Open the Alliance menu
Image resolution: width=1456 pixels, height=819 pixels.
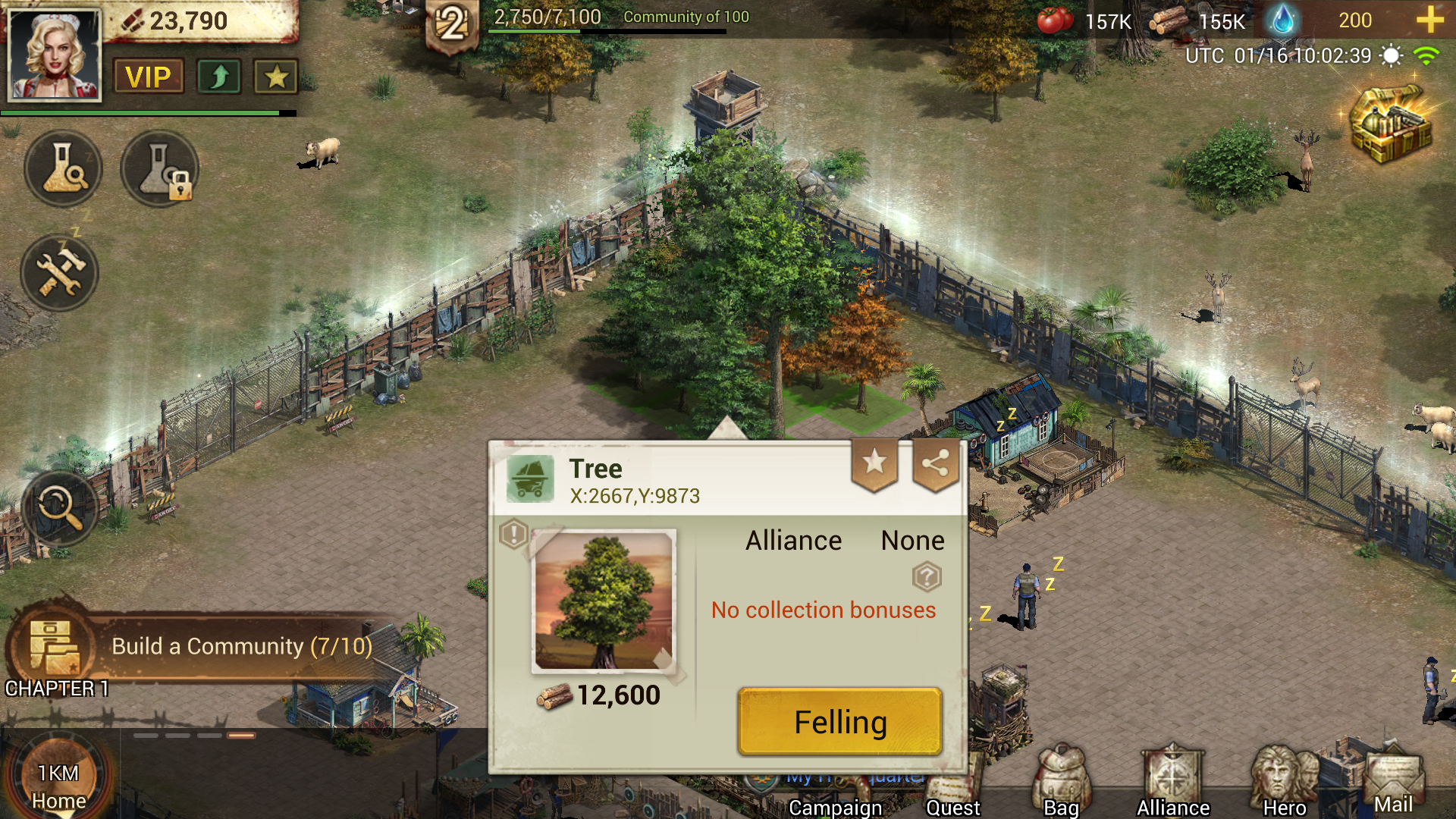(x=1172, y=781)
